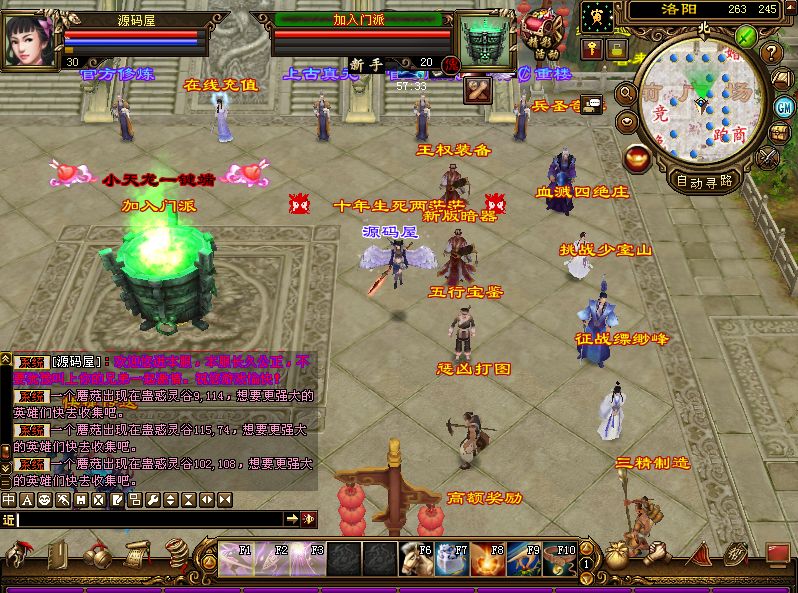Click the 中 input mode chat button
The width and height of the screenshot is (798, 593).
(x=9, y=499)
